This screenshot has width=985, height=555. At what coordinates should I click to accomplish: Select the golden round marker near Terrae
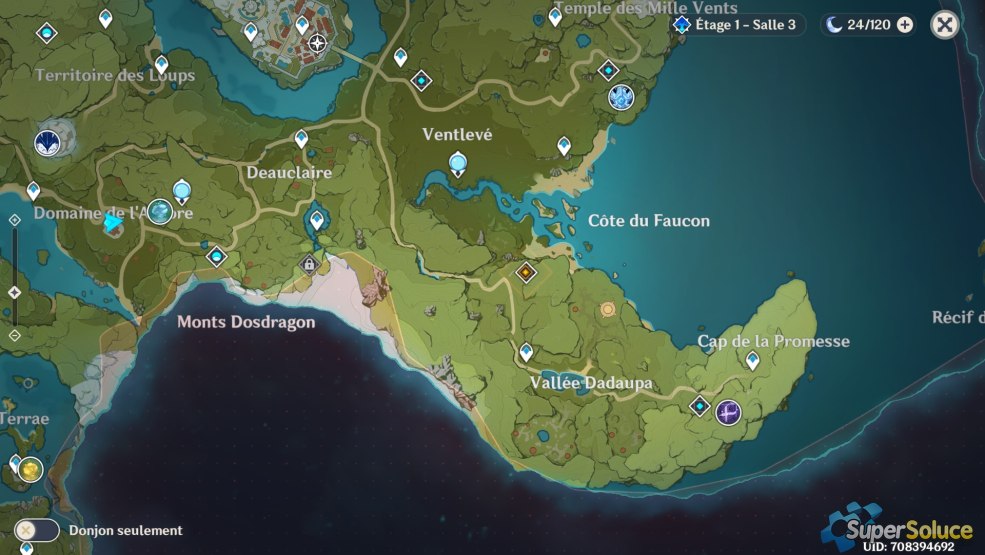31,469
